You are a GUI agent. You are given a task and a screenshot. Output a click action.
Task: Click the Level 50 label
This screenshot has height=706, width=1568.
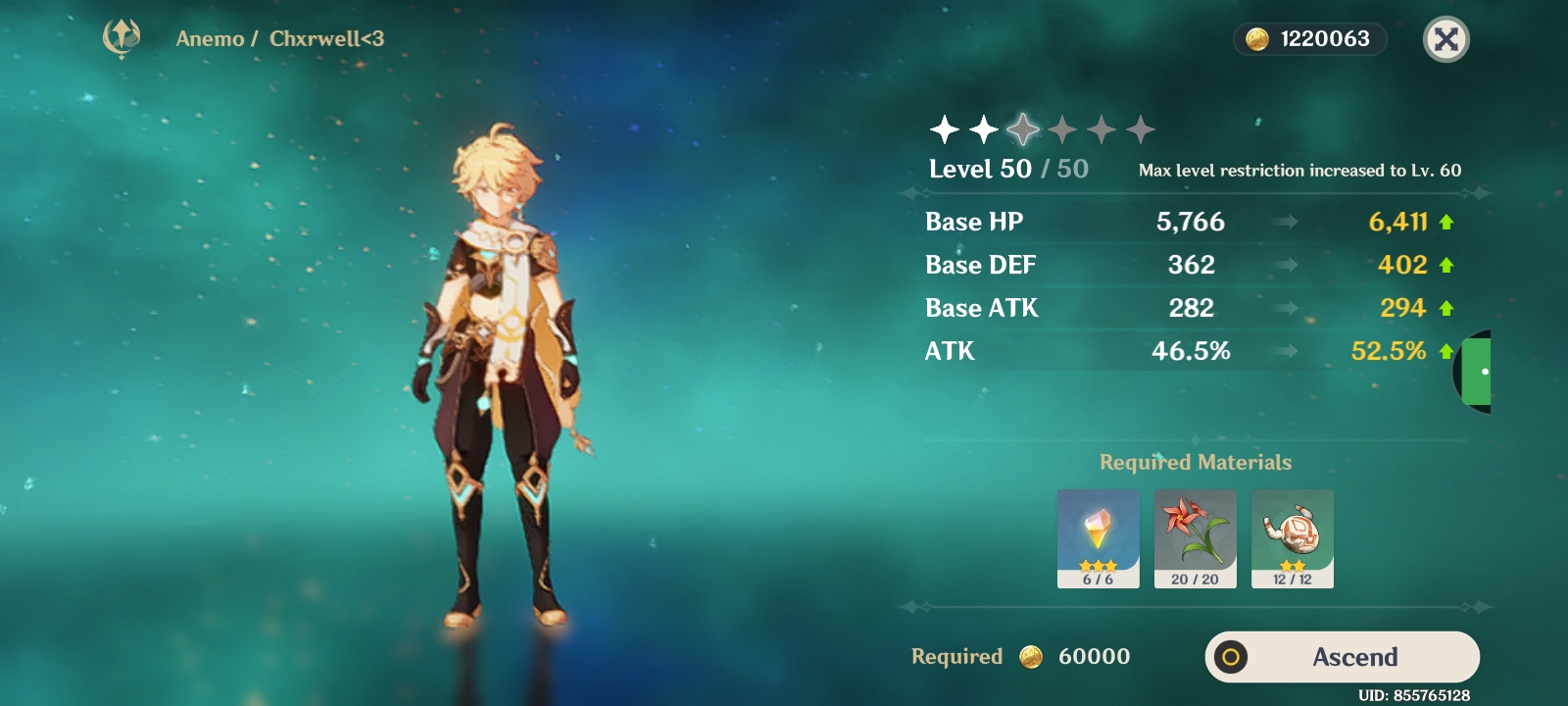click(x=980, y=169)
